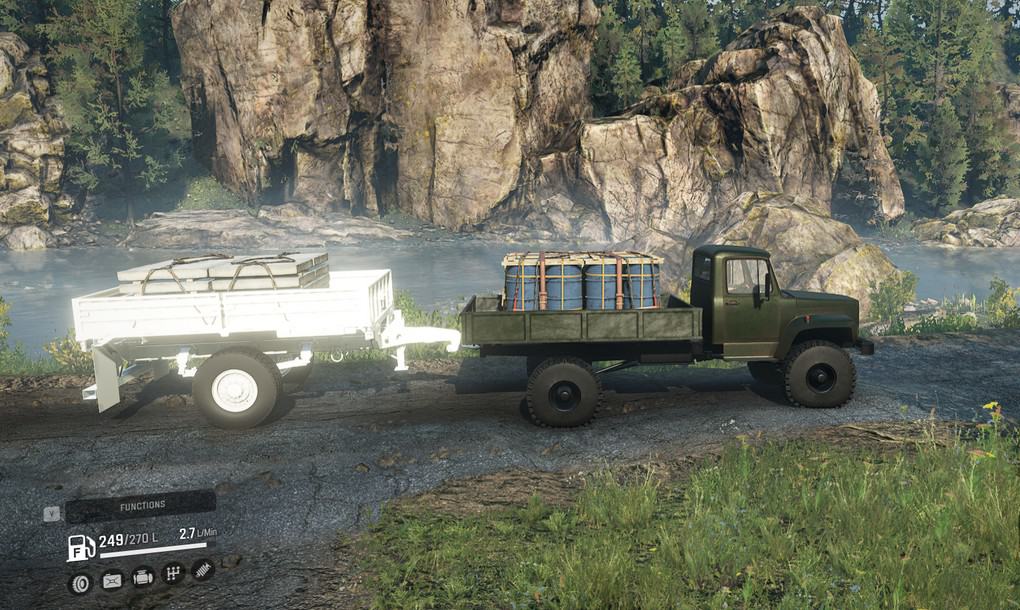Check the wheels status icon
The image size is (1020, 610).
80,582
